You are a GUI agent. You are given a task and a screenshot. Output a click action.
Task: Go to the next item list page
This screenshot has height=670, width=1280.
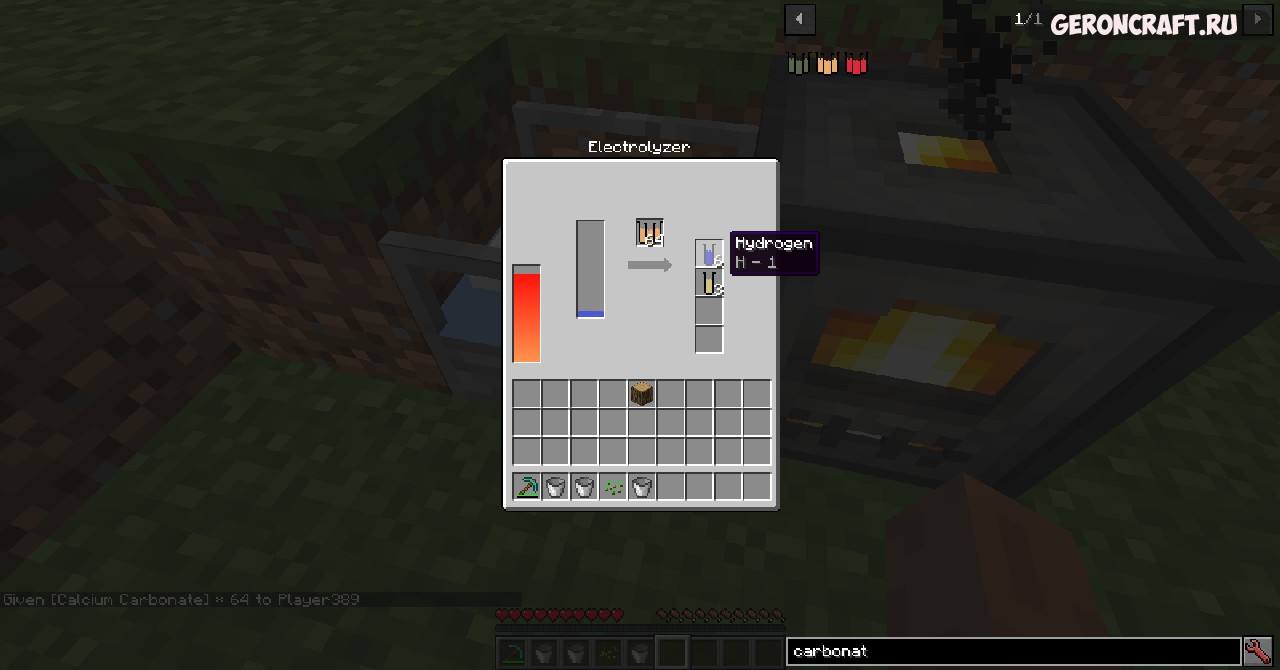click(1258, 19)
